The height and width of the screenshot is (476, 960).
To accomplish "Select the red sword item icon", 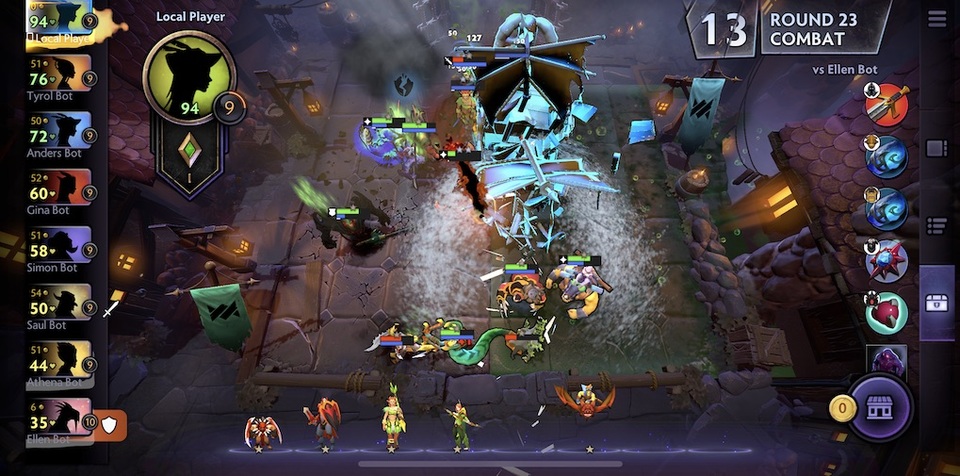I will (x=887, y=104).
